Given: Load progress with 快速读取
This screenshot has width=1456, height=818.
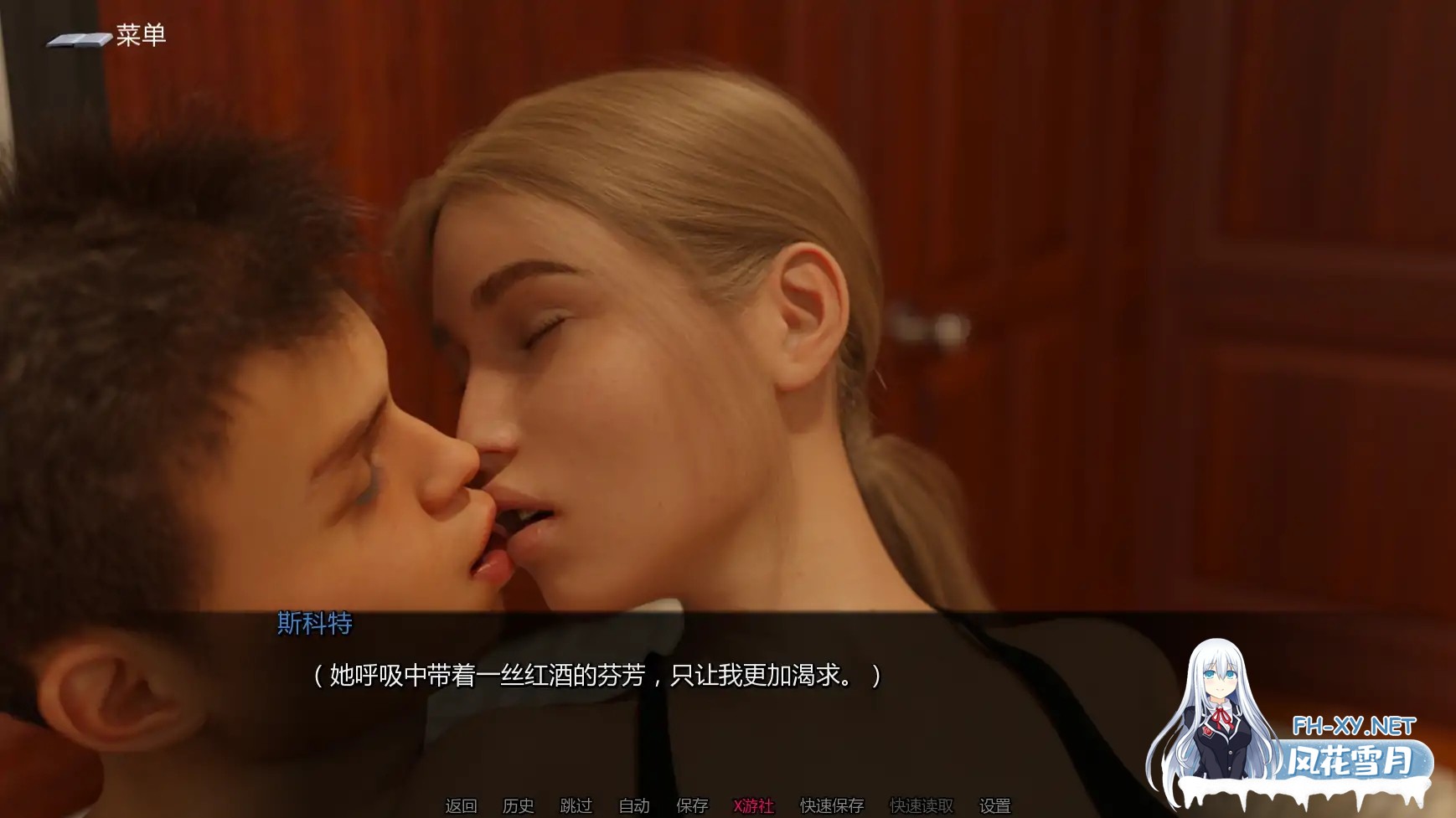Looking at the screenshot, I should pos(922,806).
